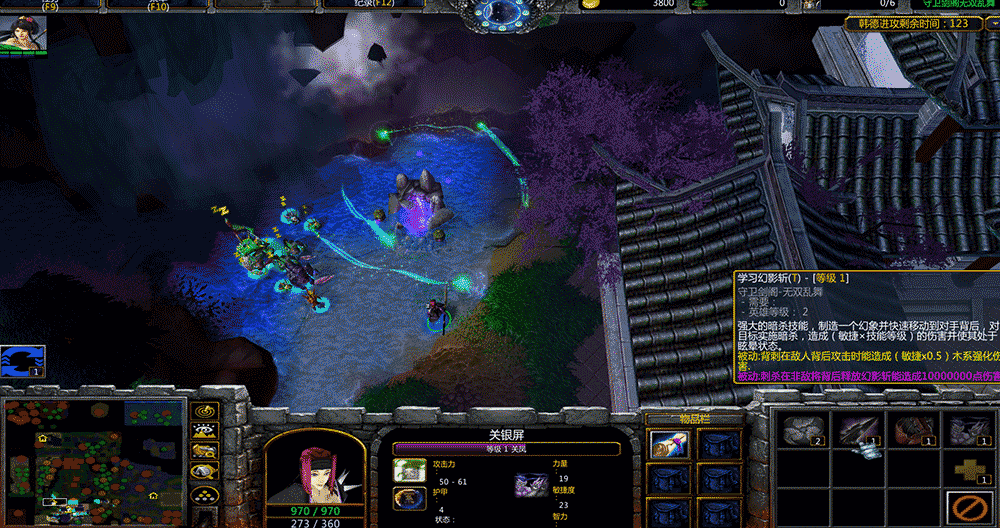
Task: Learn the 幻影斩 dark blade skill
Action: point(856,430)
